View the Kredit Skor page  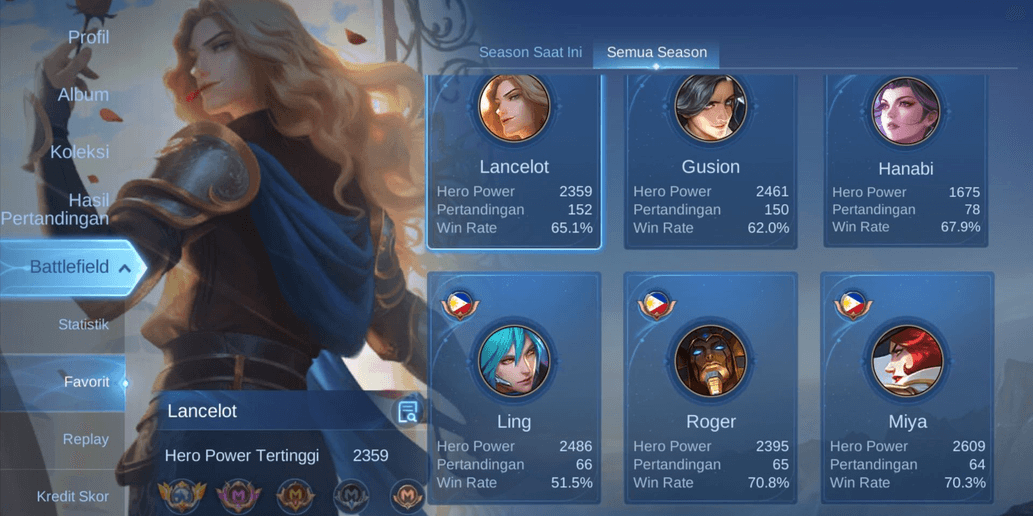click(73, 496)
